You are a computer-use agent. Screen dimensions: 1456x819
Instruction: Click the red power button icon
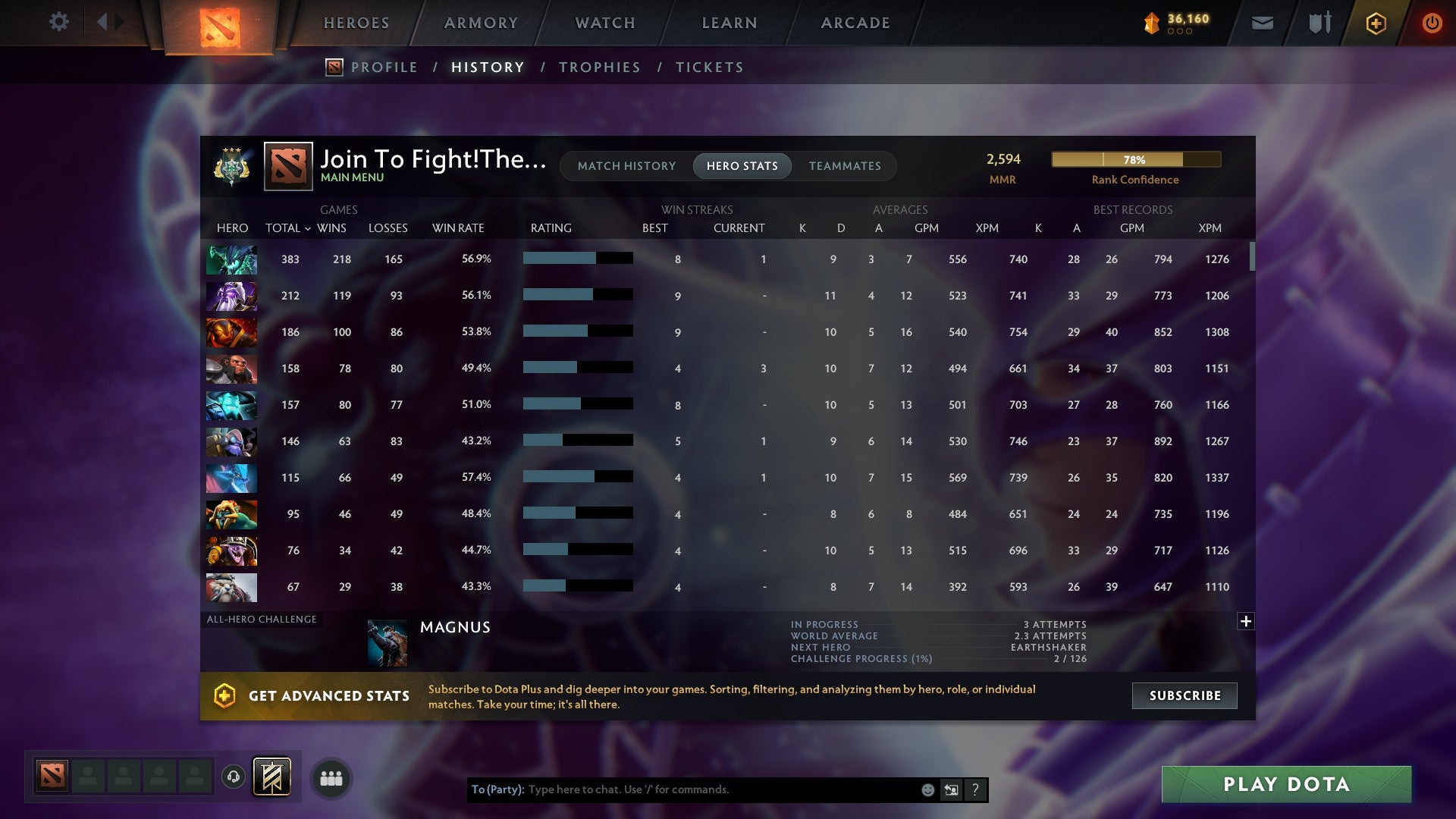(x=1432, y=23)
